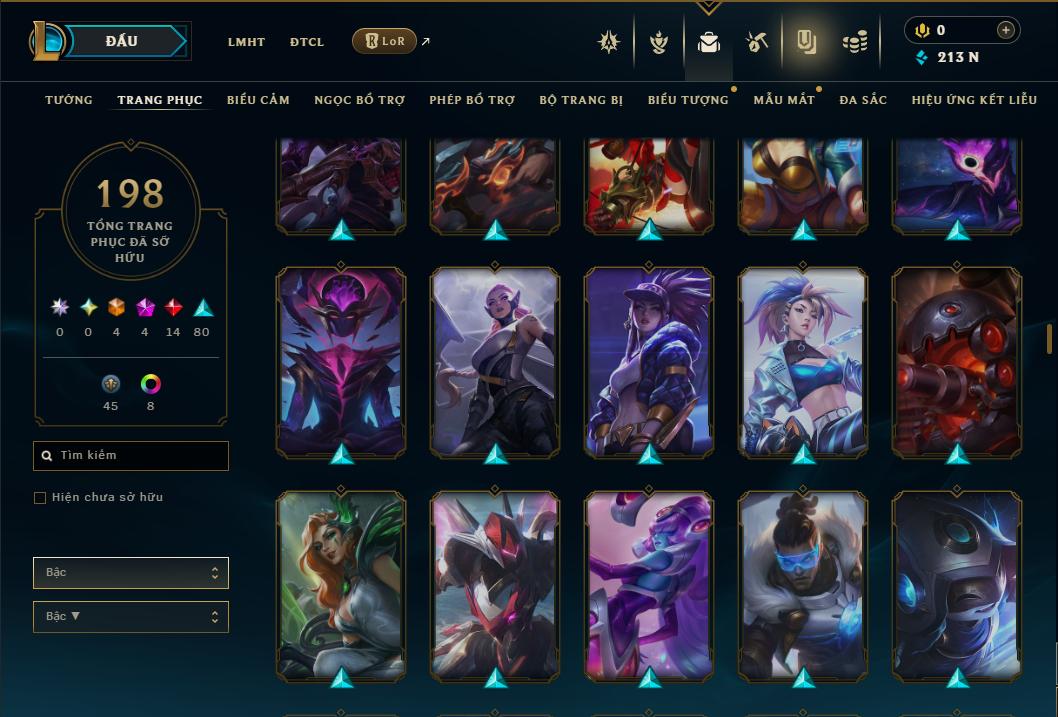
Task: Choose the blue-visor fur coat skin
Action: pyautogui.click(x=803, y=585)
